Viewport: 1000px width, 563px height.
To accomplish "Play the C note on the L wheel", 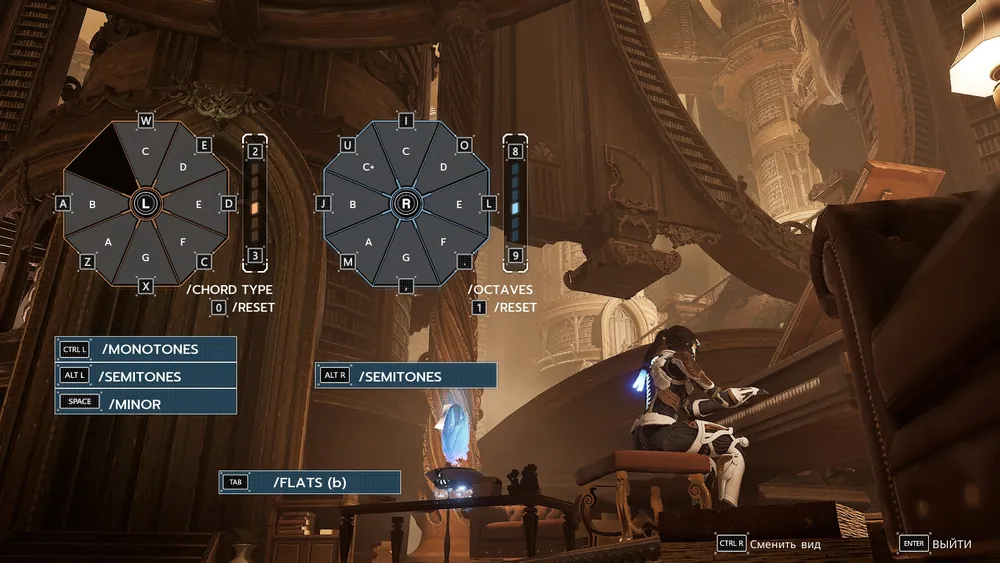I will 145,152.
